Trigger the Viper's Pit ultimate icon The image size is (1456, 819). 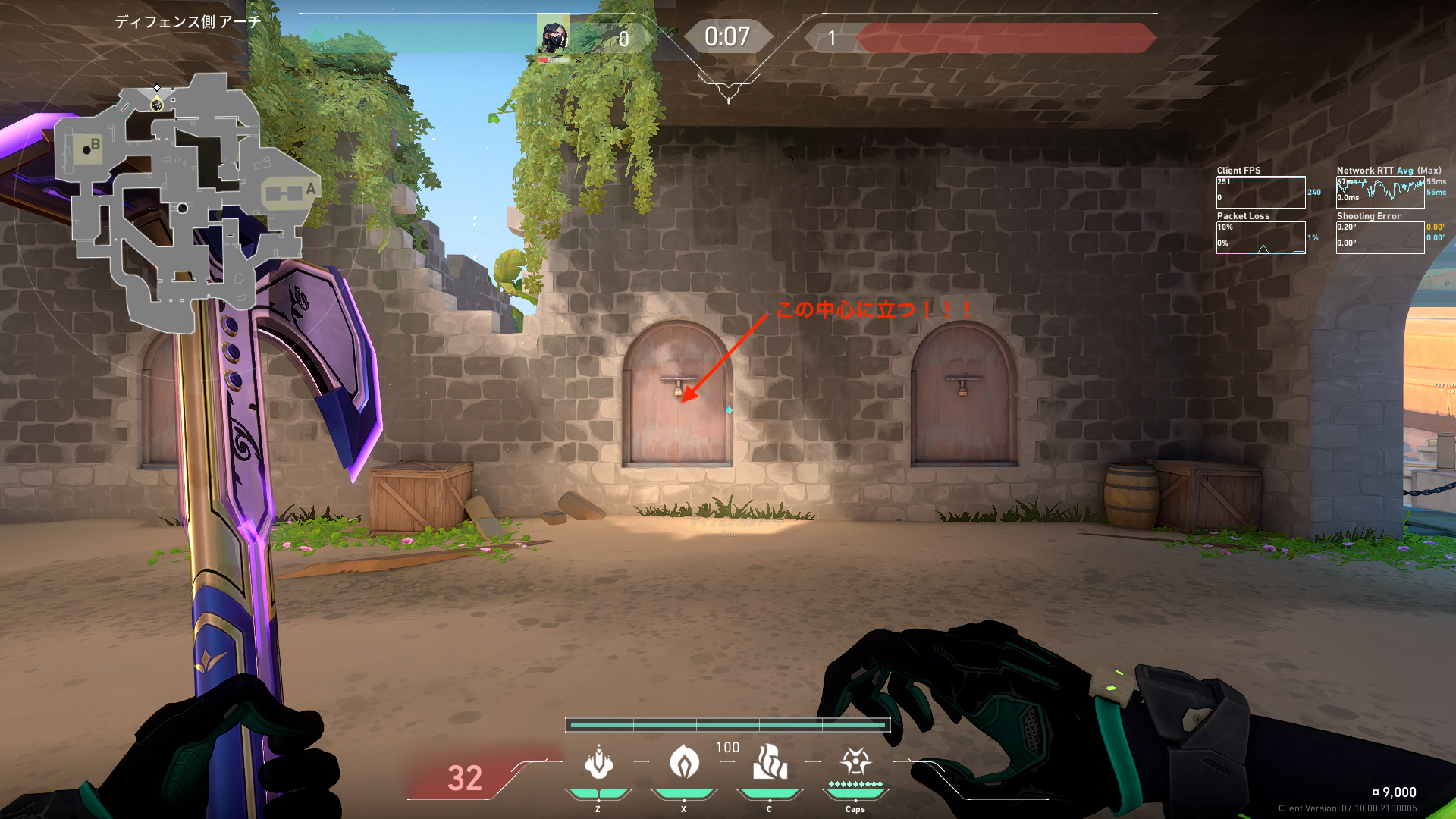pyautogui.click(x=855, y=761)
